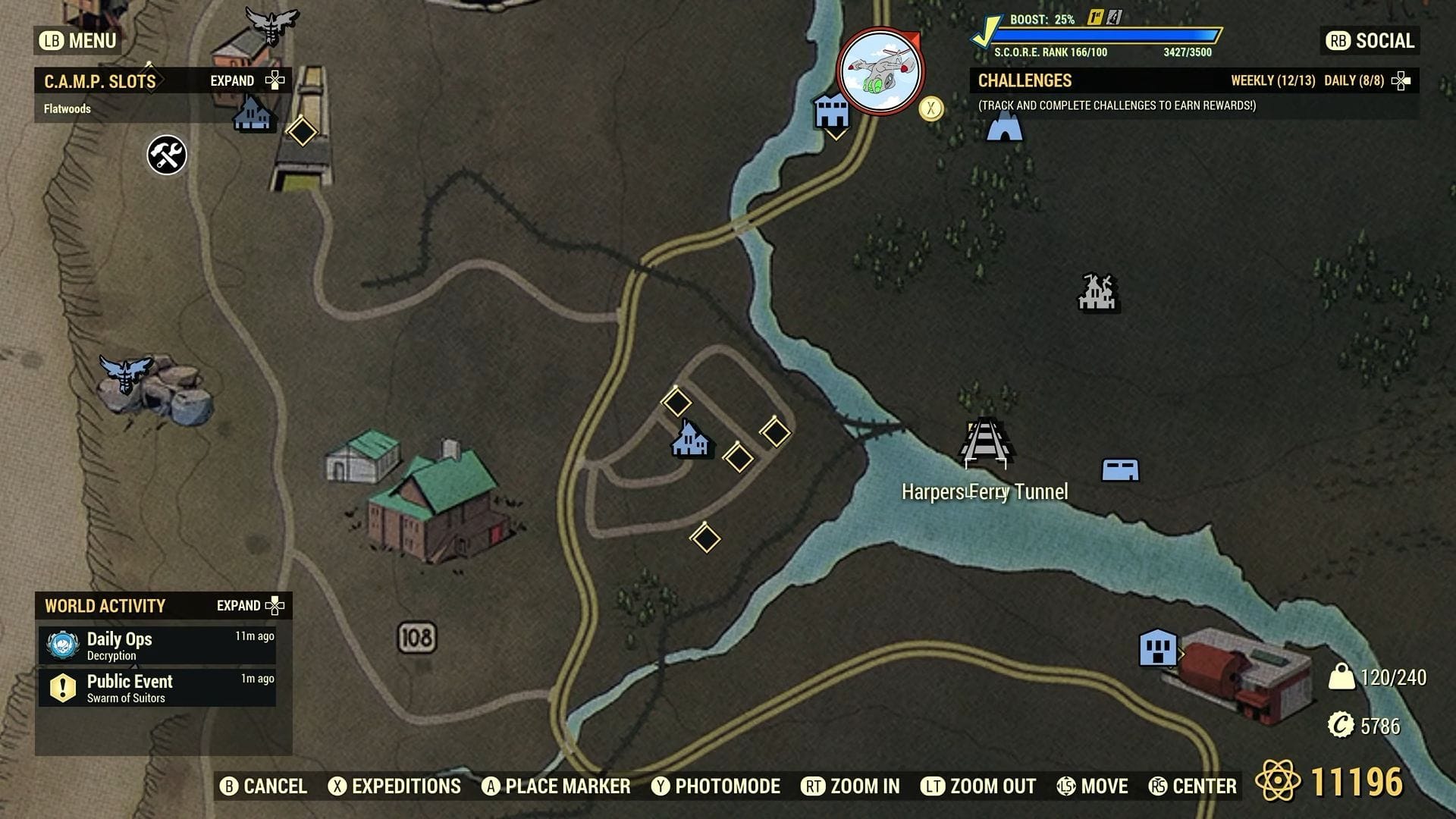Click the Route 108 road sign marker

coord(416,638)
